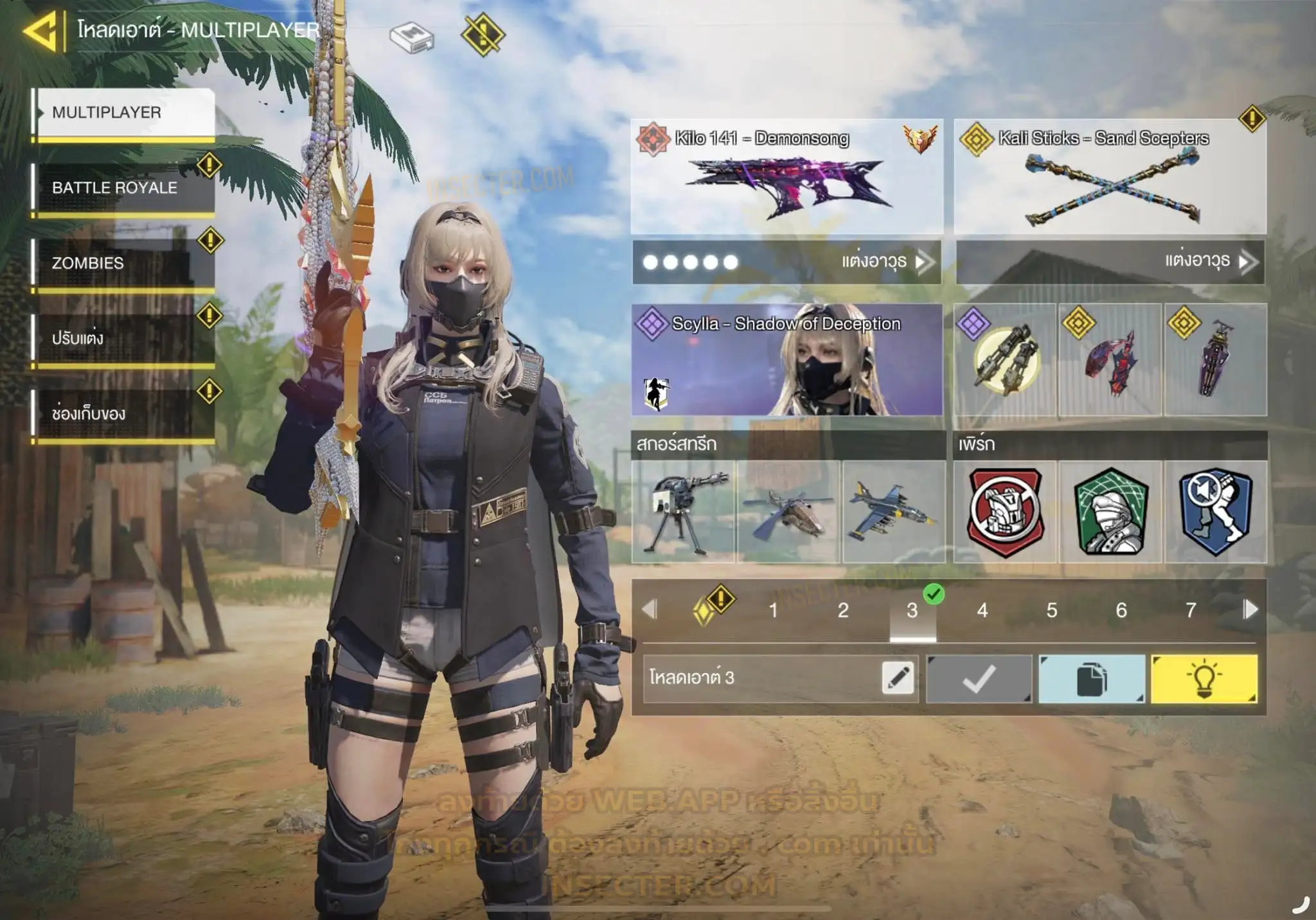Image resolution: width=1316 pixels, height=920 pixels.
Task: Copy the loadout with the blue button
Action: tap(1091, 679)
